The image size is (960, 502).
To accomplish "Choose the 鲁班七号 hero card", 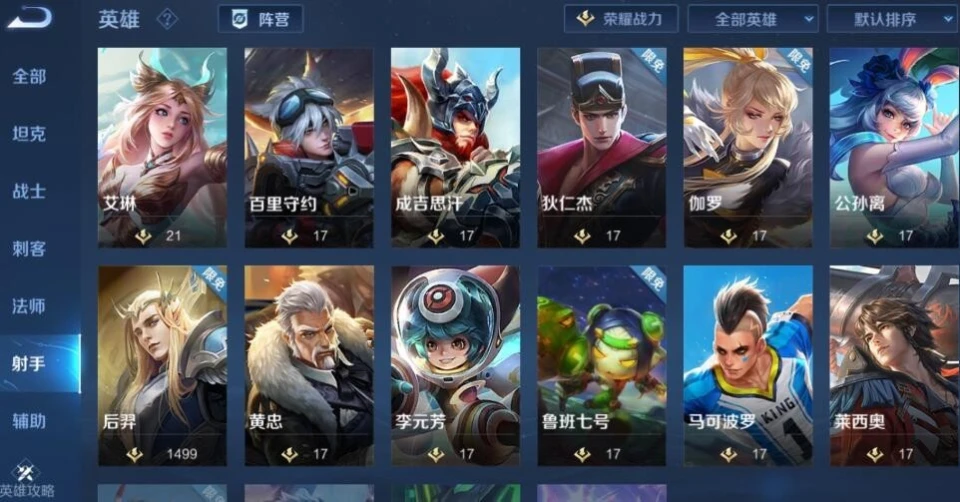I will pyautogui.click(x=601, y=365).
